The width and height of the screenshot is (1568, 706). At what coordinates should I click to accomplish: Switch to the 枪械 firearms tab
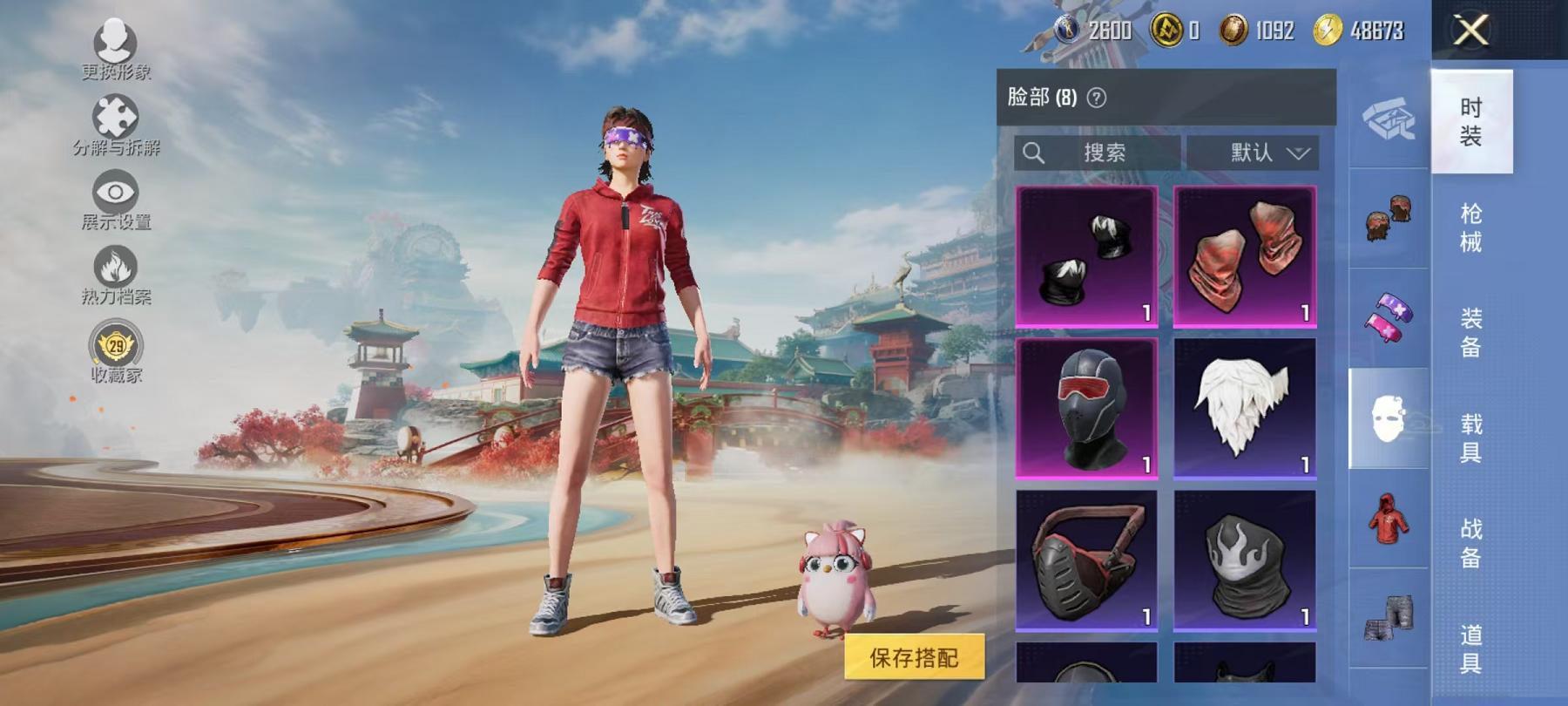pyautogui.click(x=1471, y=227)
